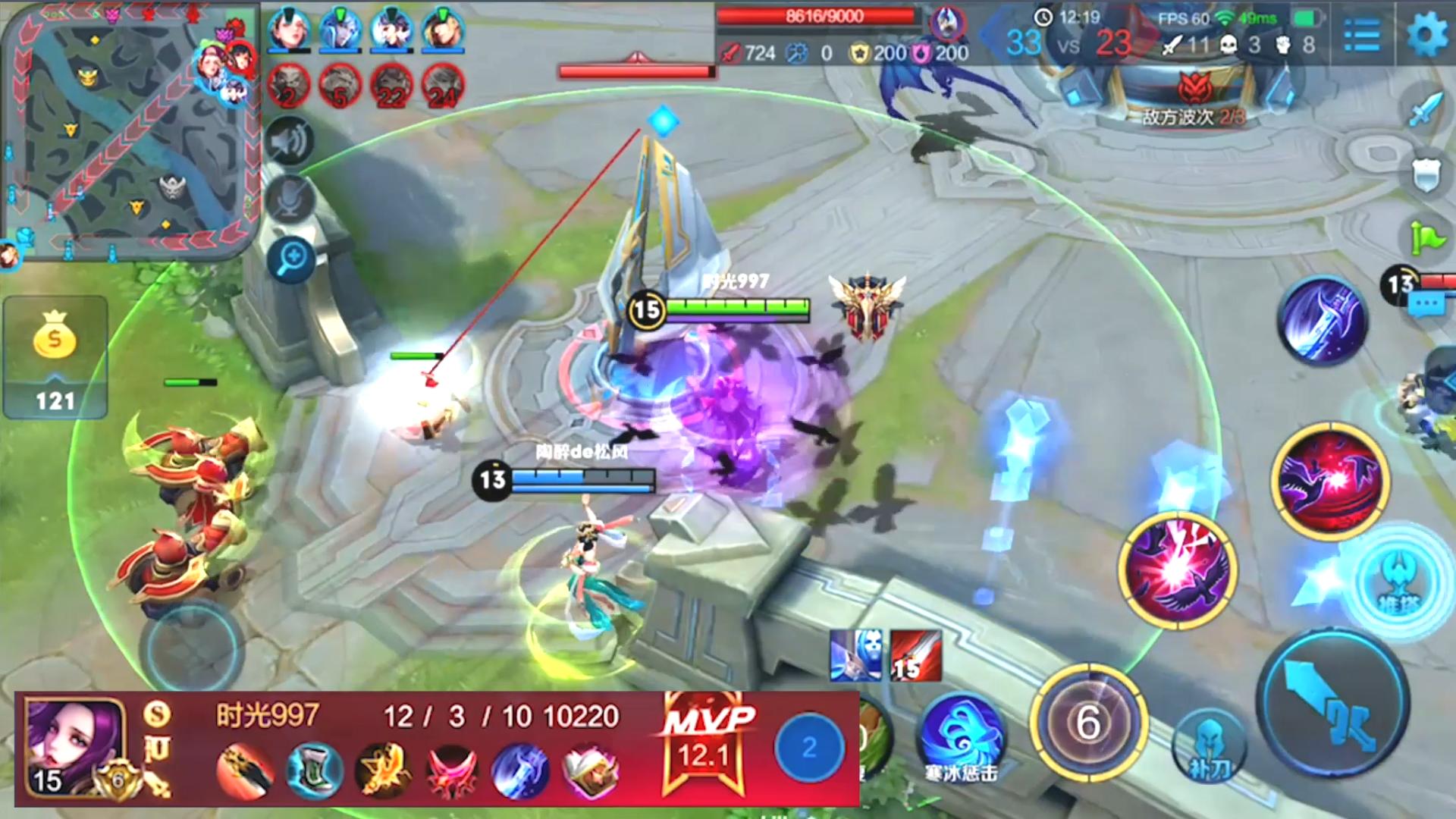Toggle the microphone button

click(x=290, y=199)
